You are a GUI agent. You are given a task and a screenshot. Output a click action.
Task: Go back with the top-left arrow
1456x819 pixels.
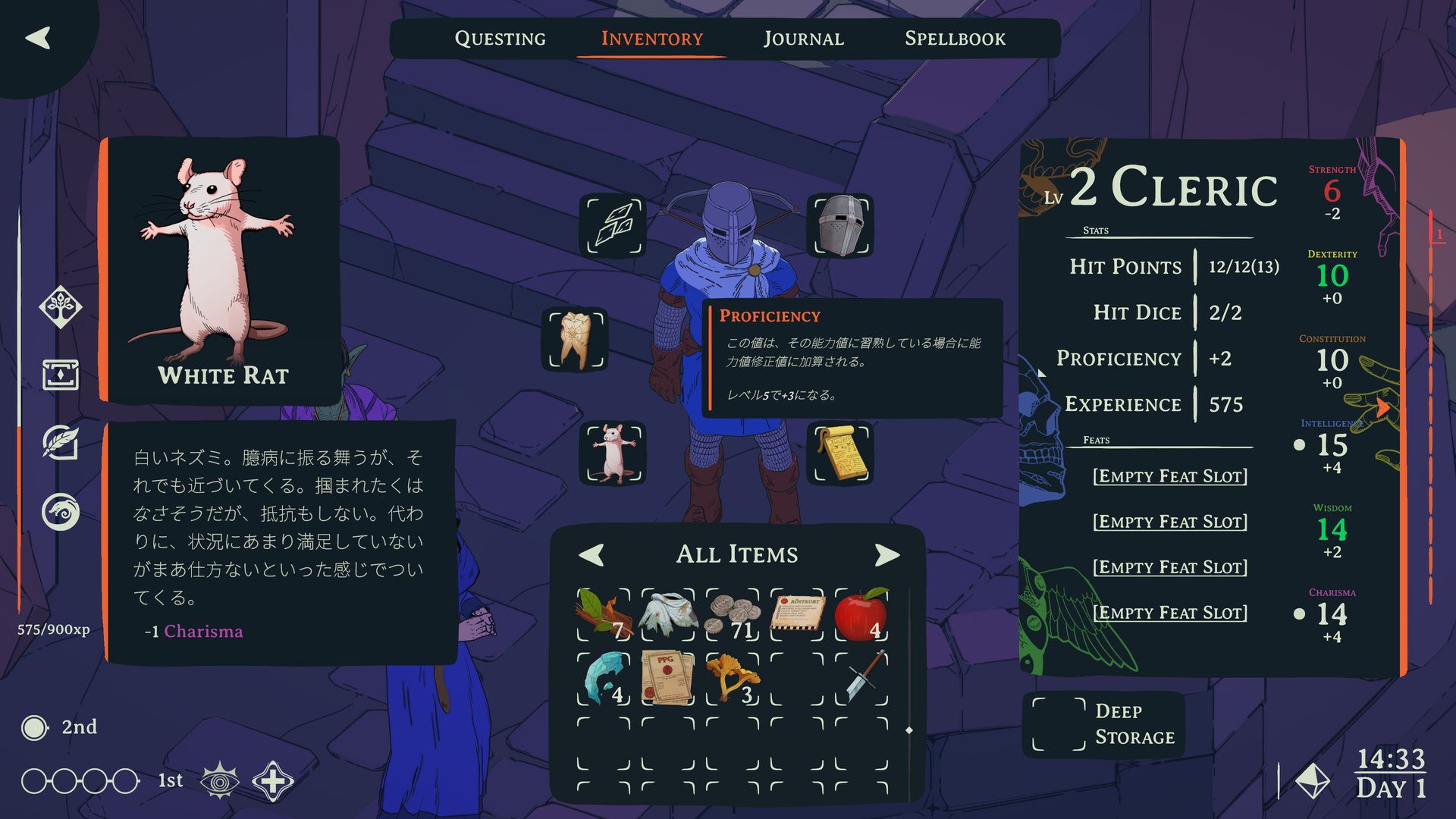pyautogui.click(x=38, y=38)
